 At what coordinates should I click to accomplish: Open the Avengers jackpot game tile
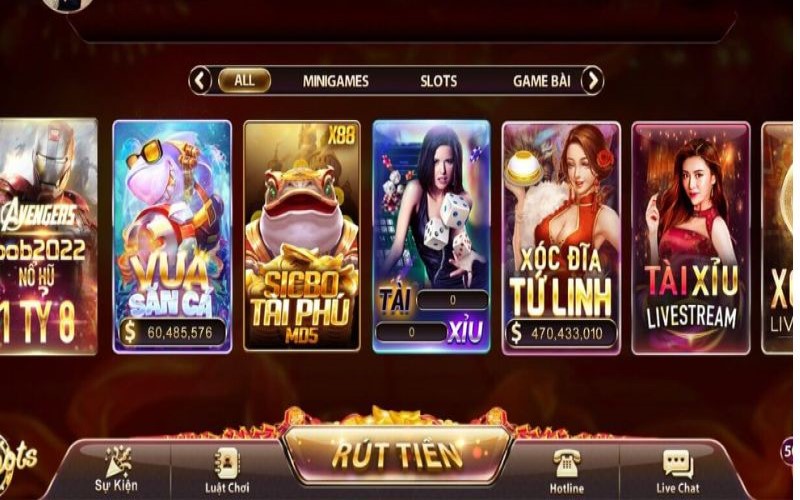[x=48, y=236]
